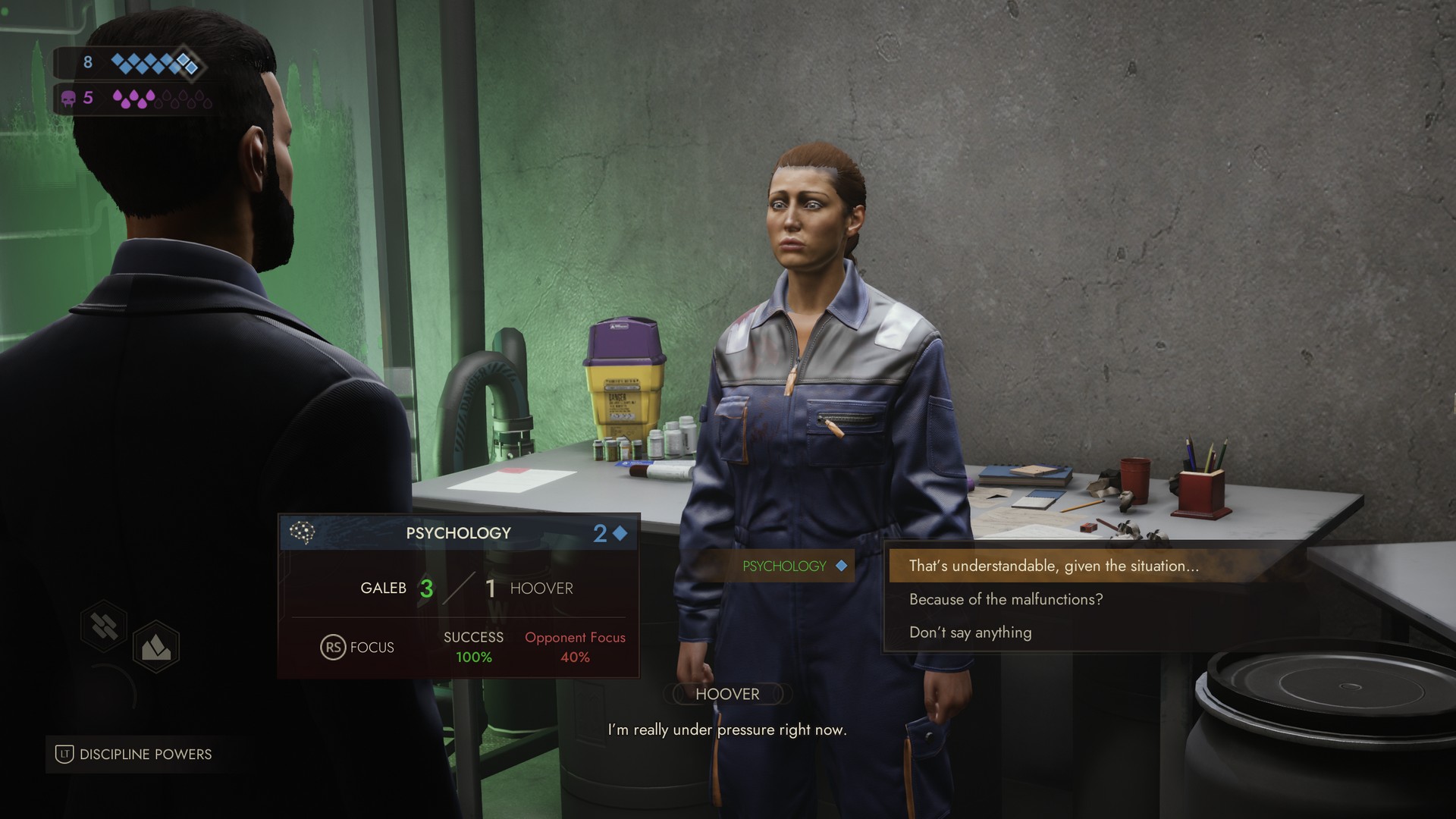Select the mountain-shaped discipline power hexagon

tap(155, 646)
